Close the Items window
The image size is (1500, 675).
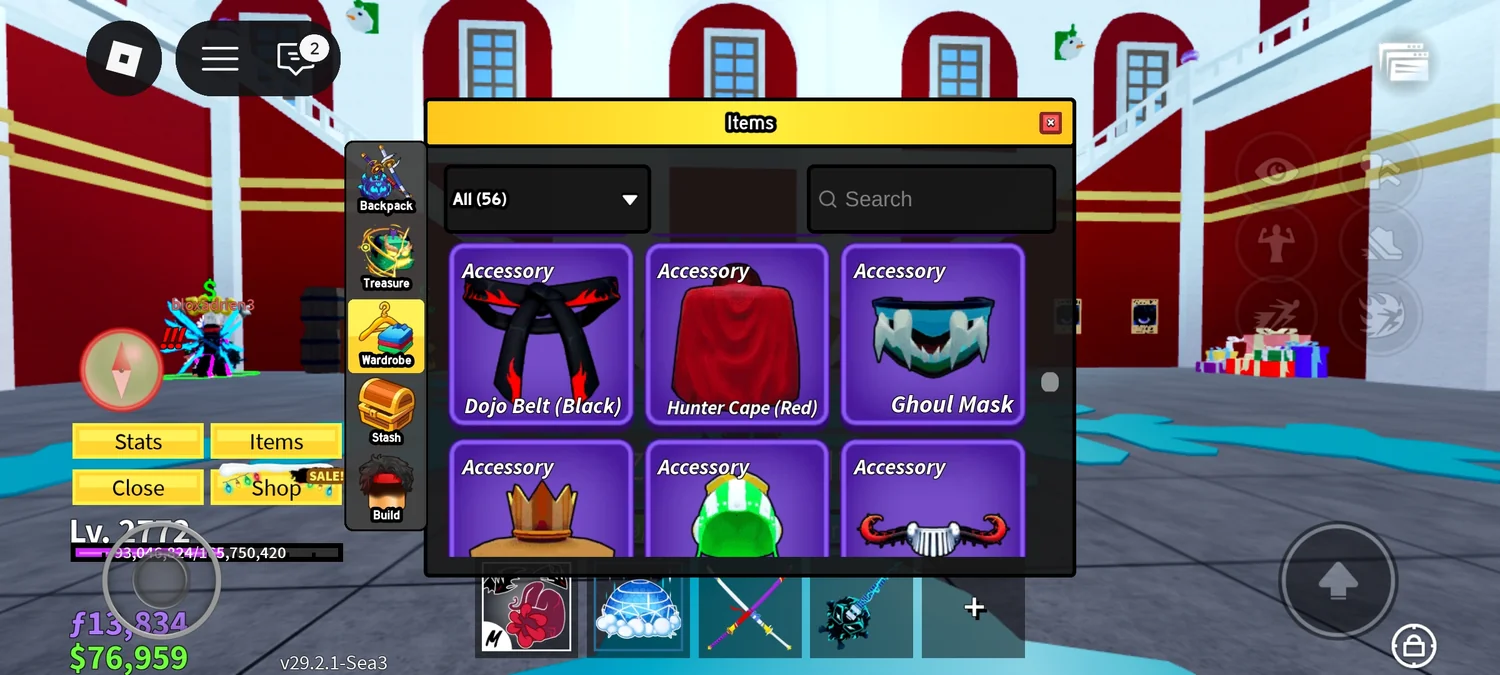(1050, 123)
